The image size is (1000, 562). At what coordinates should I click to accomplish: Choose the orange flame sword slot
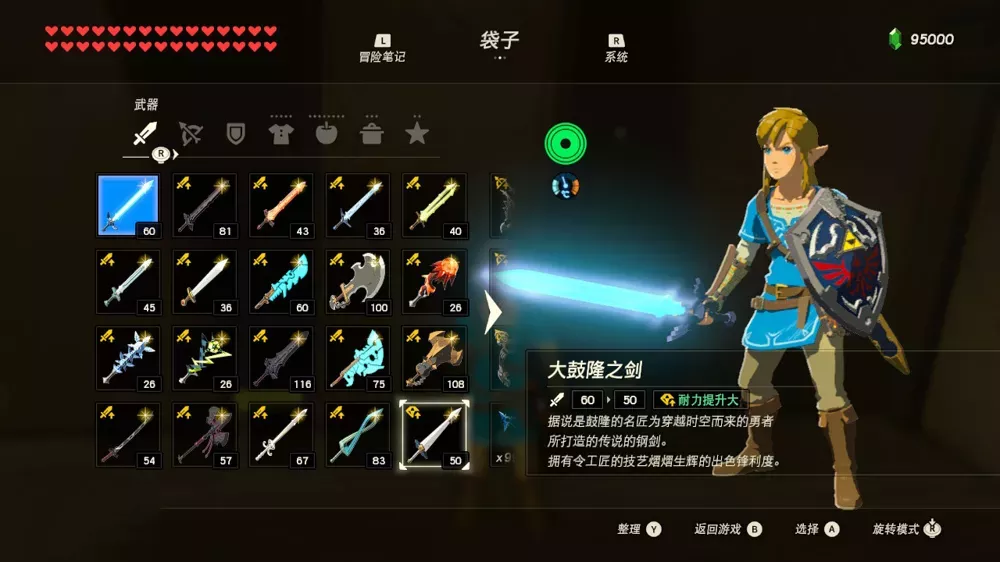coord(281,205)
